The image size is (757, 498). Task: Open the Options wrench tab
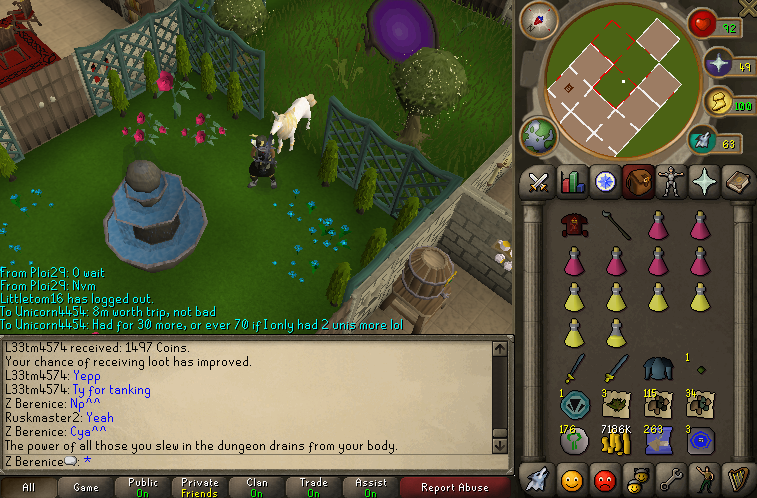point(670,478)
